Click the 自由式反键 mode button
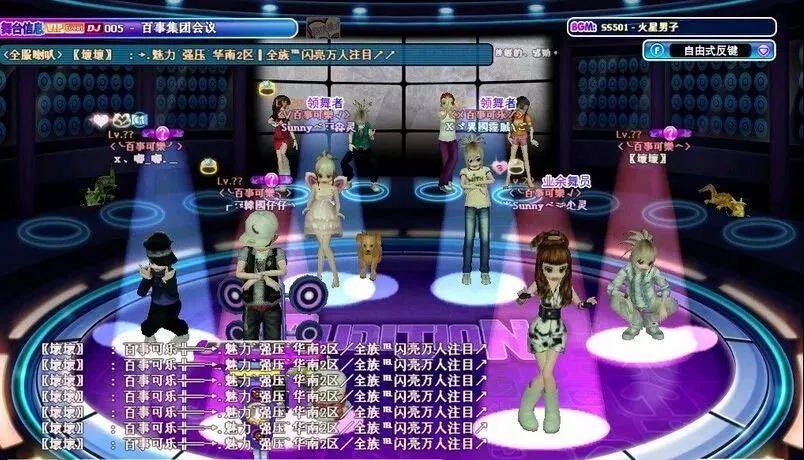This screenshot has width=804, height=460. coord(711,49)
